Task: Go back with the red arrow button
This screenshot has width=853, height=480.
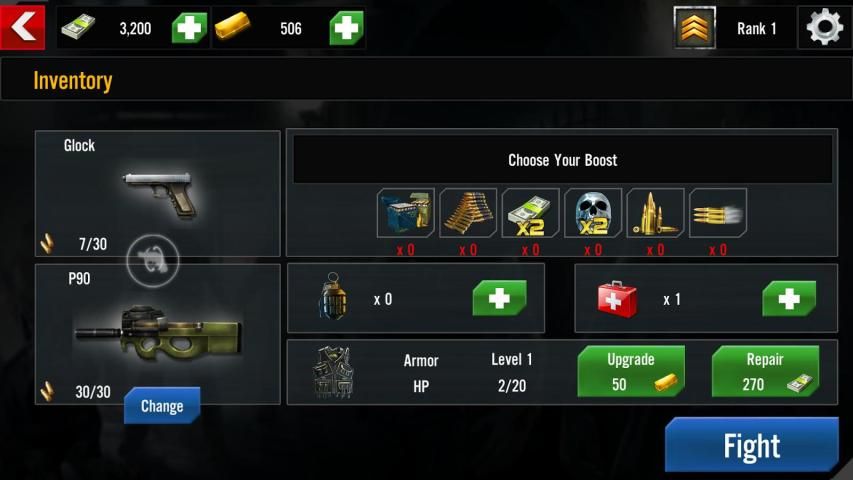Action: click(x=22, y=27)
